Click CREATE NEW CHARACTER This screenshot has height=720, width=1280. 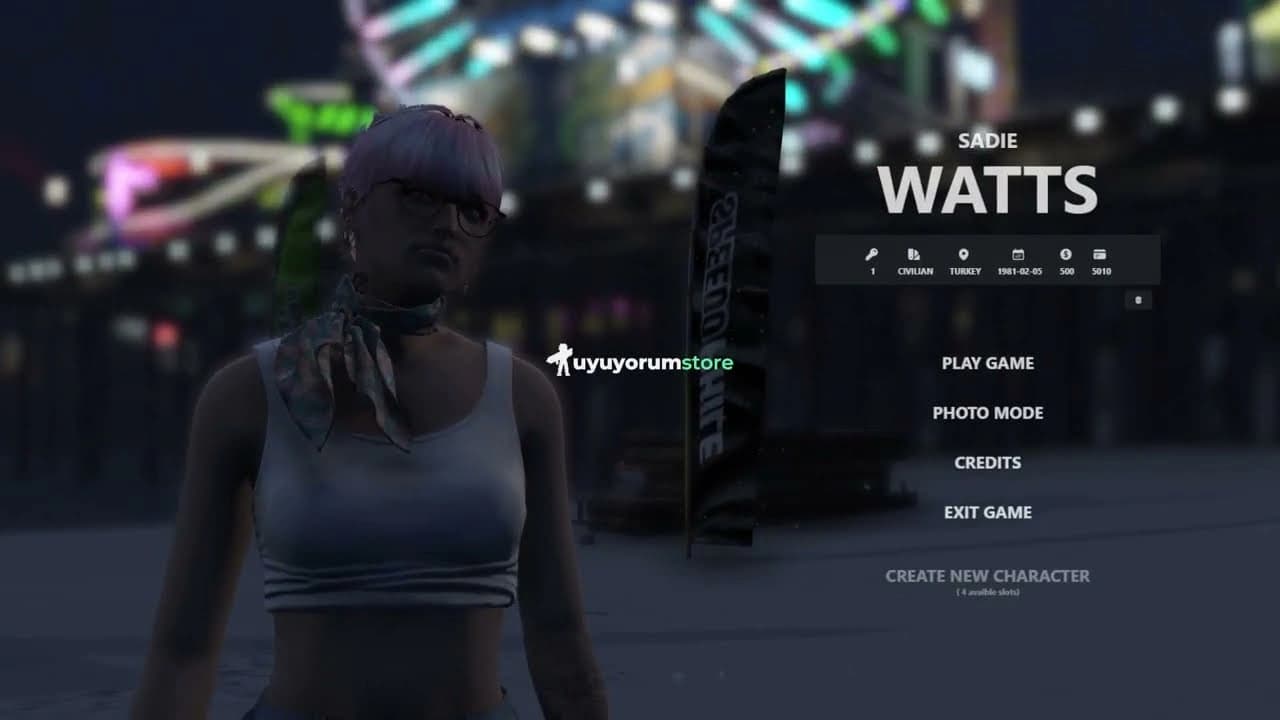(x=988, y=576)
